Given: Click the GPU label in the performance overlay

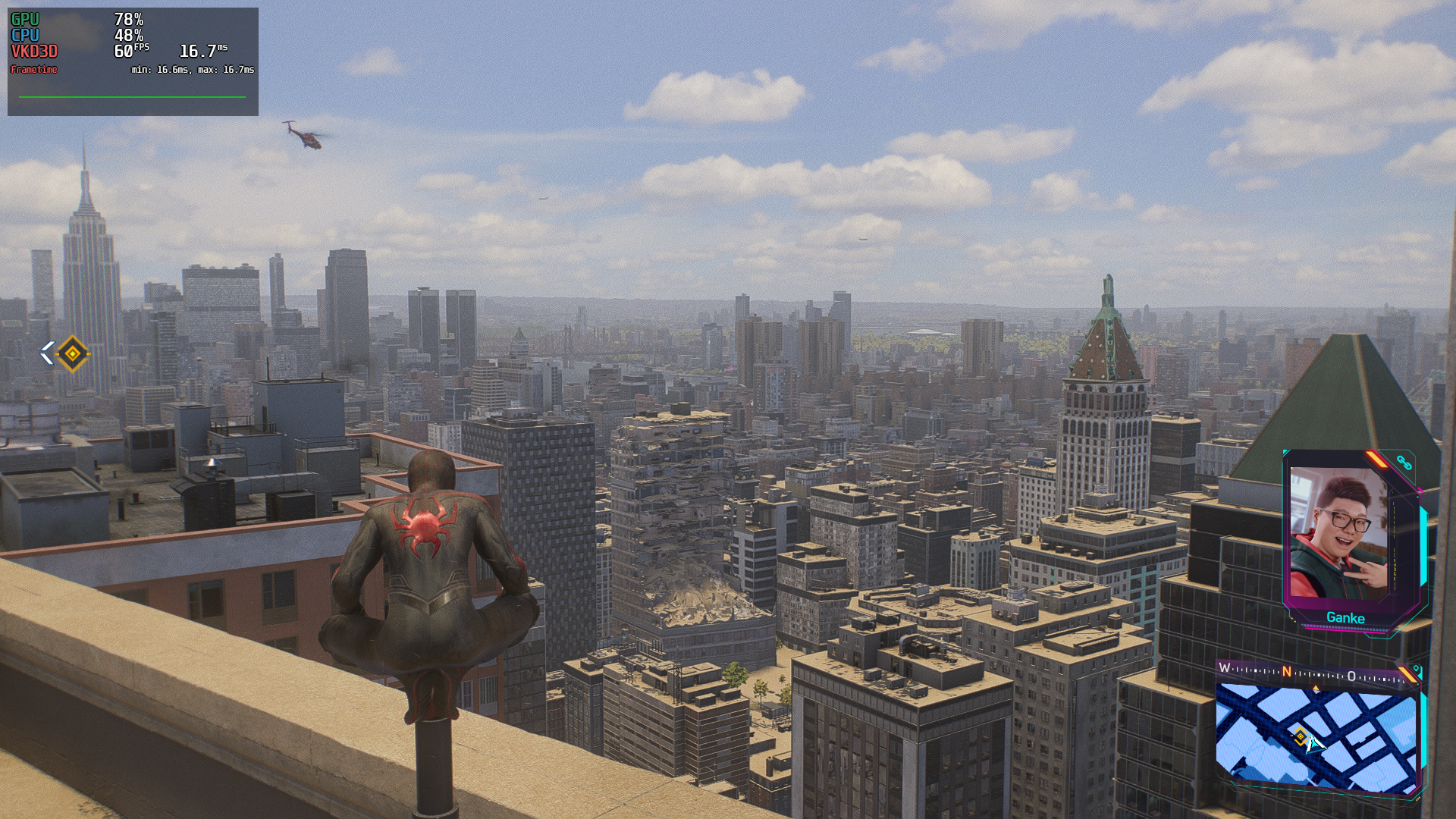Looking at the screenshot, I should pos(24,19).
